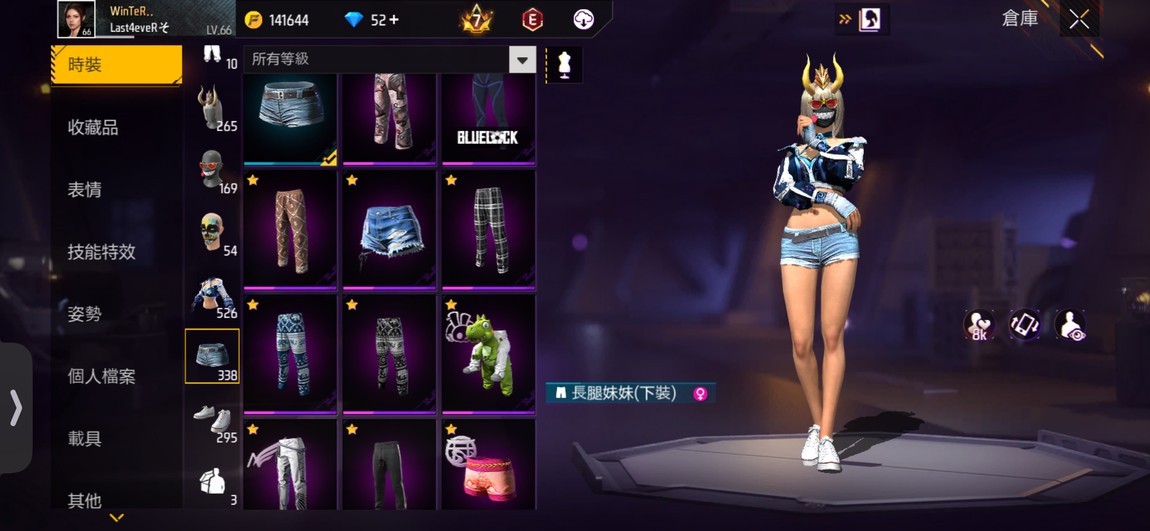Click the eye visibility icon beside character

1069,326
